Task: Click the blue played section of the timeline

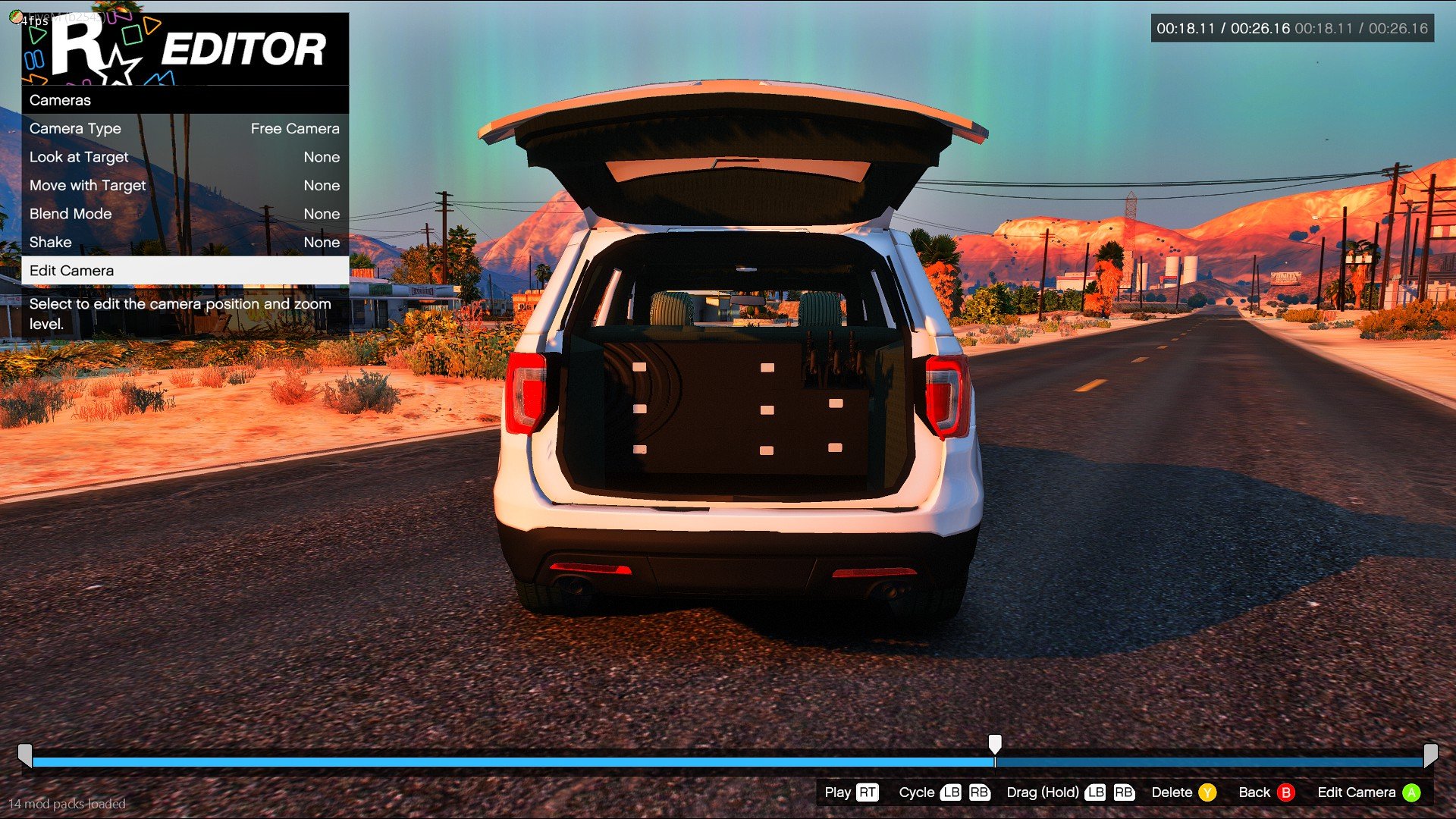Action: (x=508, y=761)
